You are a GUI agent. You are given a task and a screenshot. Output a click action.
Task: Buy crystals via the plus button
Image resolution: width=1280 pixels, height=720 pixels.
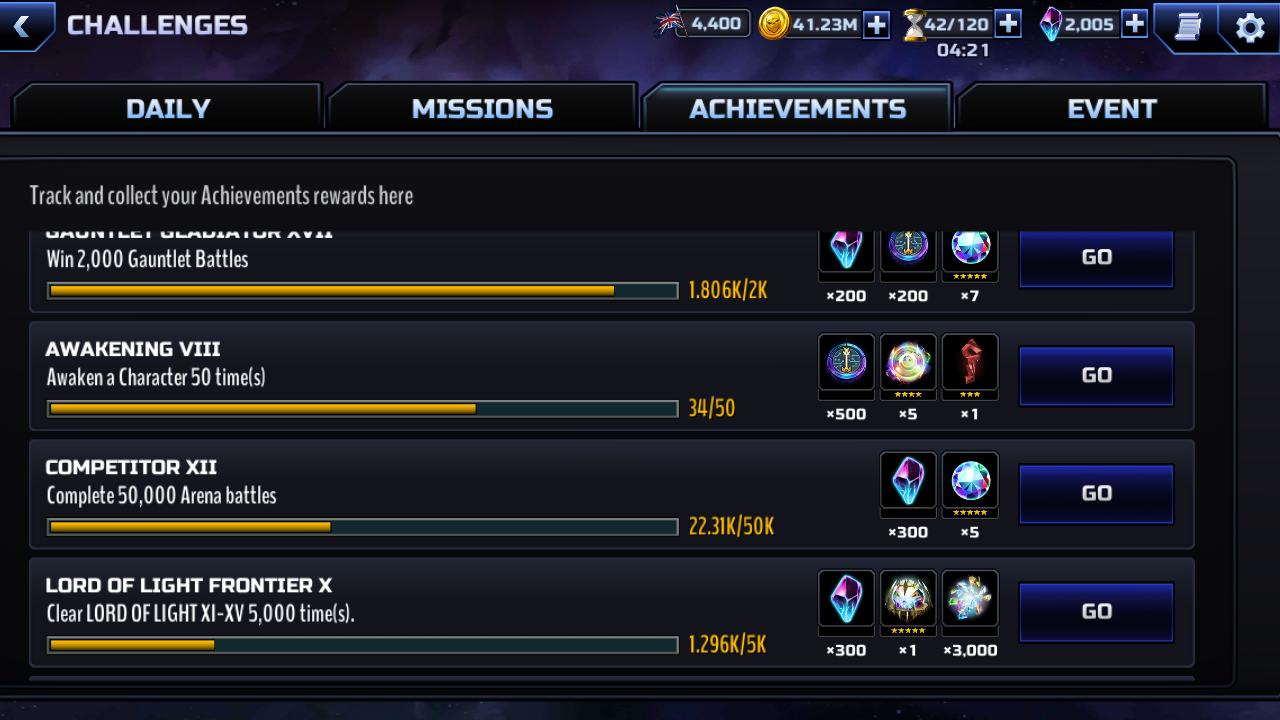[x=1134, y=24]
